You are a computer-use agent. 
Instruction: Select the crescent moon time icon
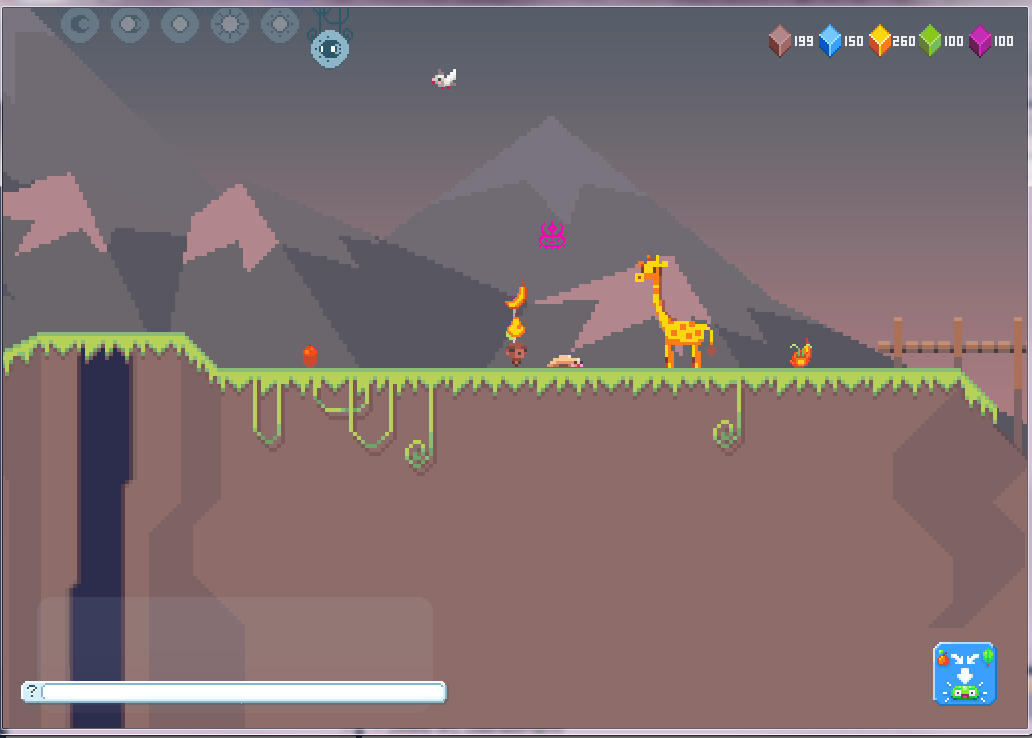80,24
